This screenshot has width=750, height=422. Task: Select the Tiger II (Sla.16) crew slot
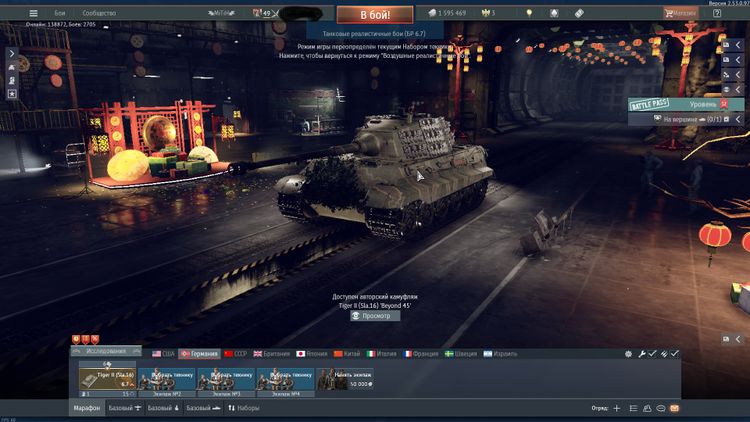pos(107,378)
